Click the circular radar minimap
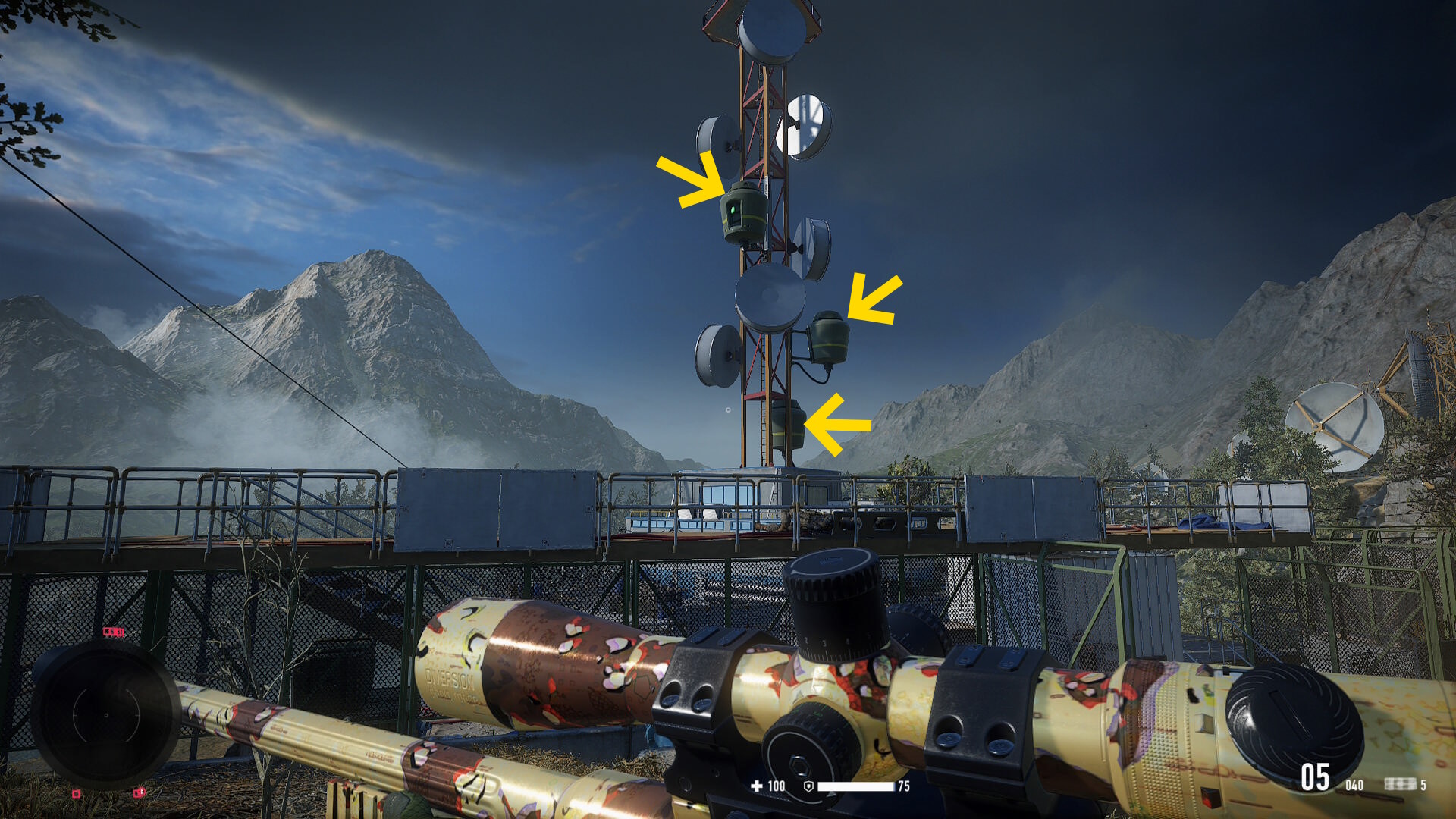The width and height of the screenshot is (1456, 819). pyautogui.click(x=106, y=715)
